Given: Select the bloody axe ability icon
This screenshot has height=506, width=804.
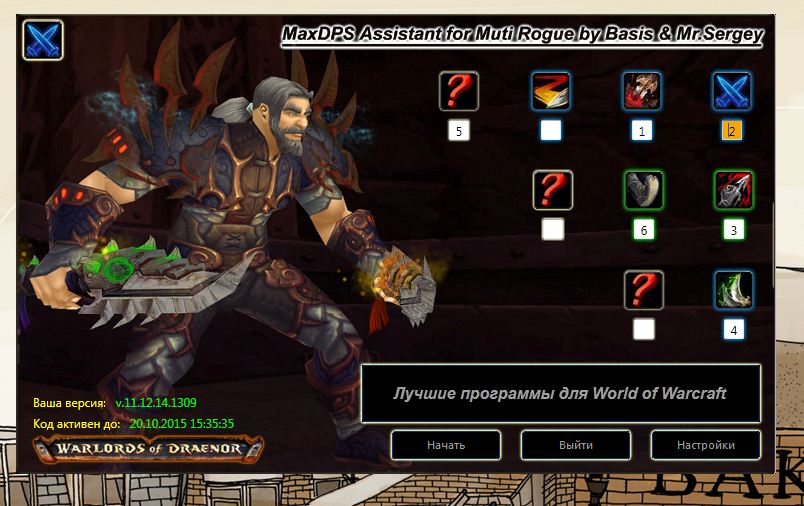Looking at the screenshot, I should tap(642, 91).
